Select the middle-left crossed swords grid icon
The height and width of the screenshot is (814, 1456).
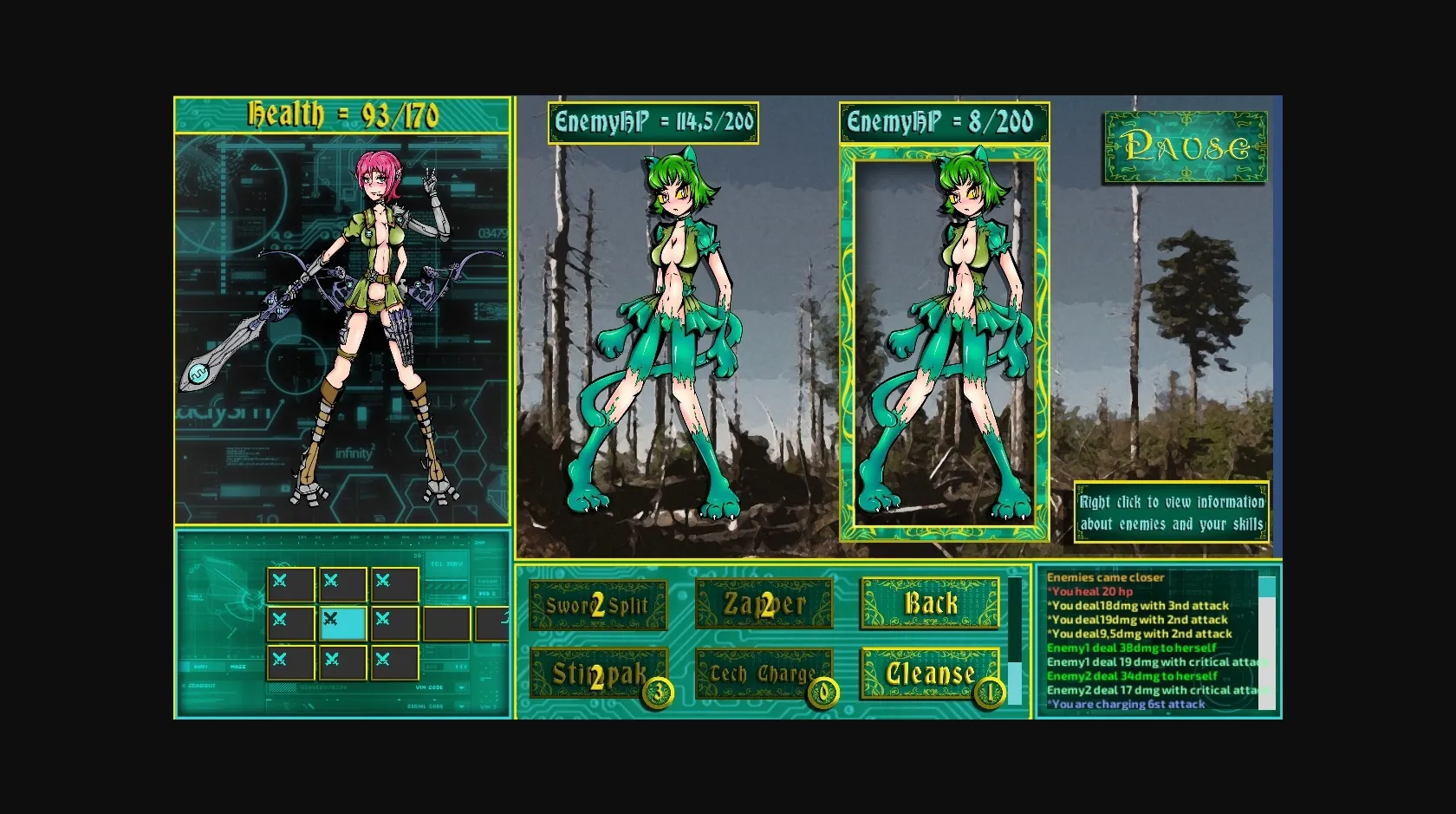coord(290,622)
